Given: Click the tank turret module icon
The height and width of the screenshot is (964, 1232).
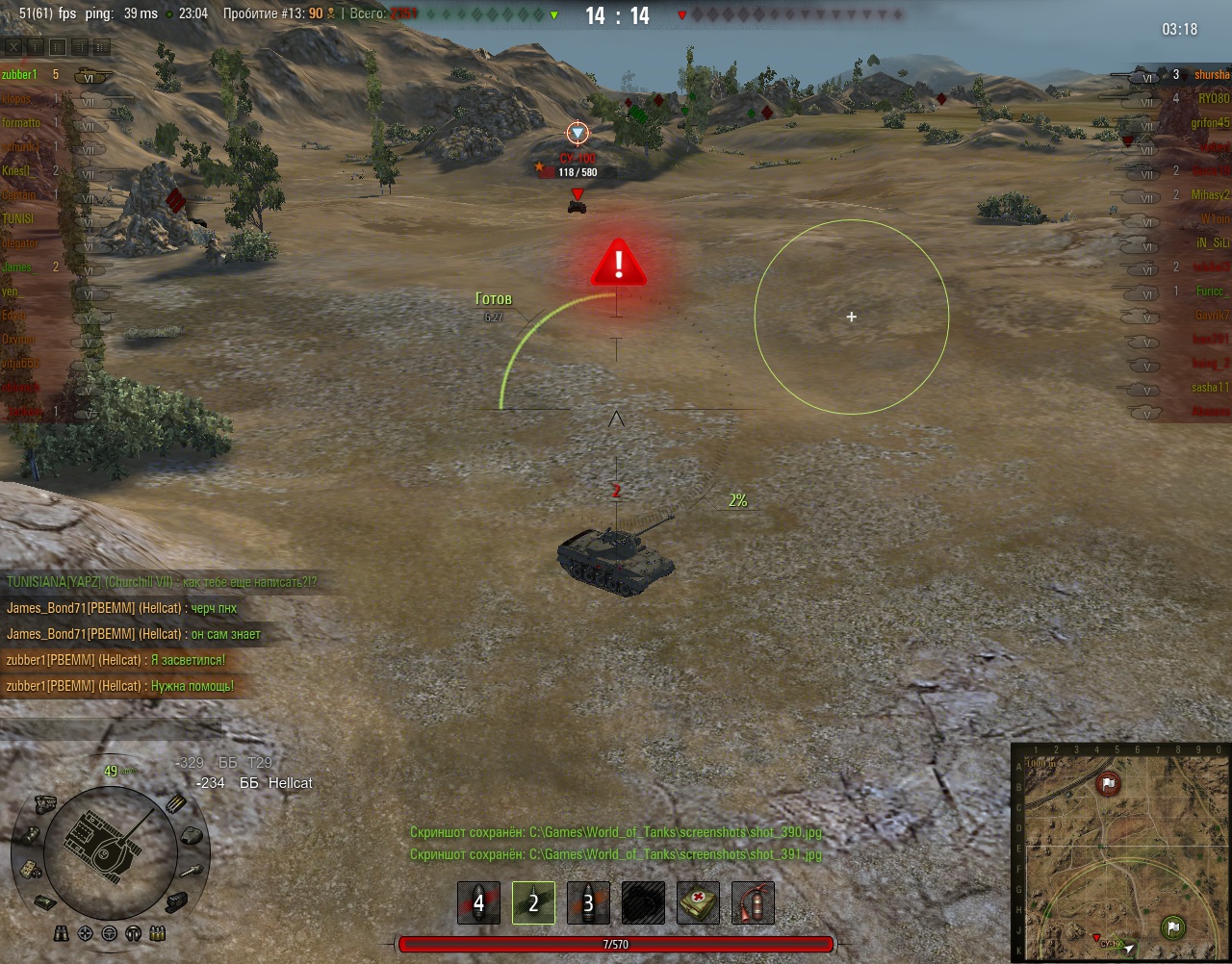Looking at the screenshot, I should tap(191, 834).
